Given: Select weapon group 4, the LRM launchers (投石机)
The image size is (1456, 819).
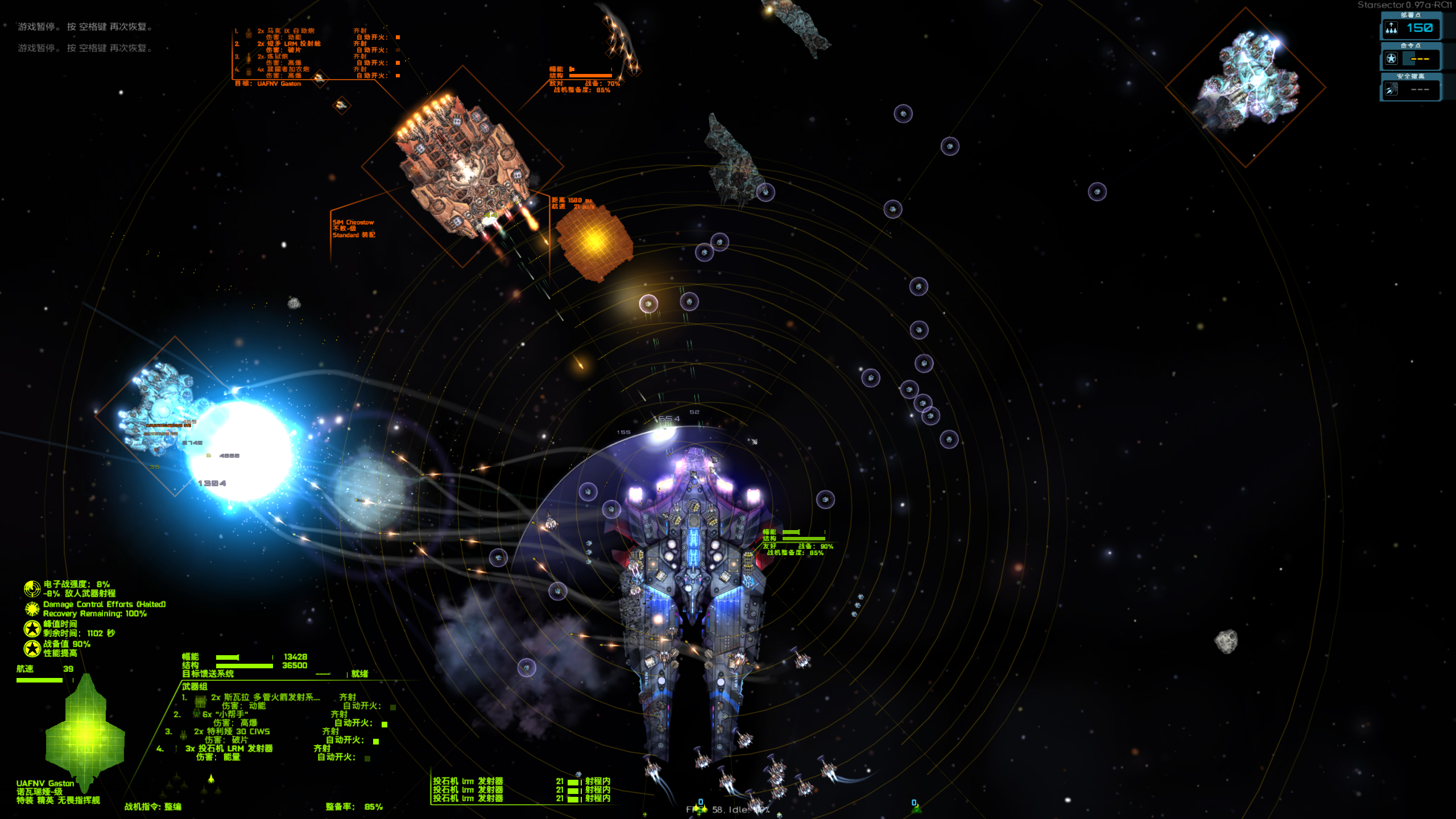Looking at the screenshot, I should 229,748.
